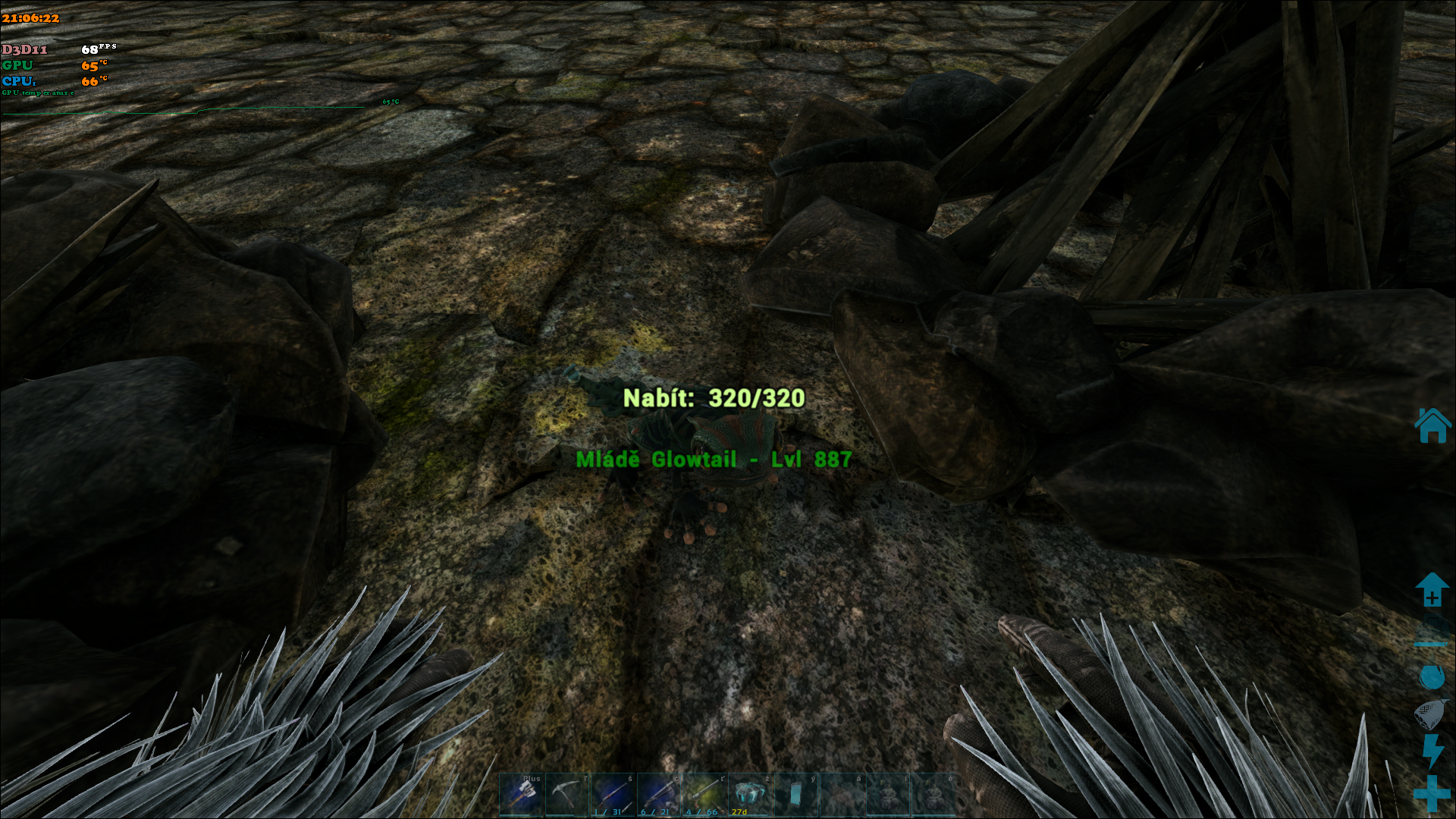This screenshot has width=1456, height=819.
Task: Equip the firearm with 4/66 ammo
Action: coord(704,795)
